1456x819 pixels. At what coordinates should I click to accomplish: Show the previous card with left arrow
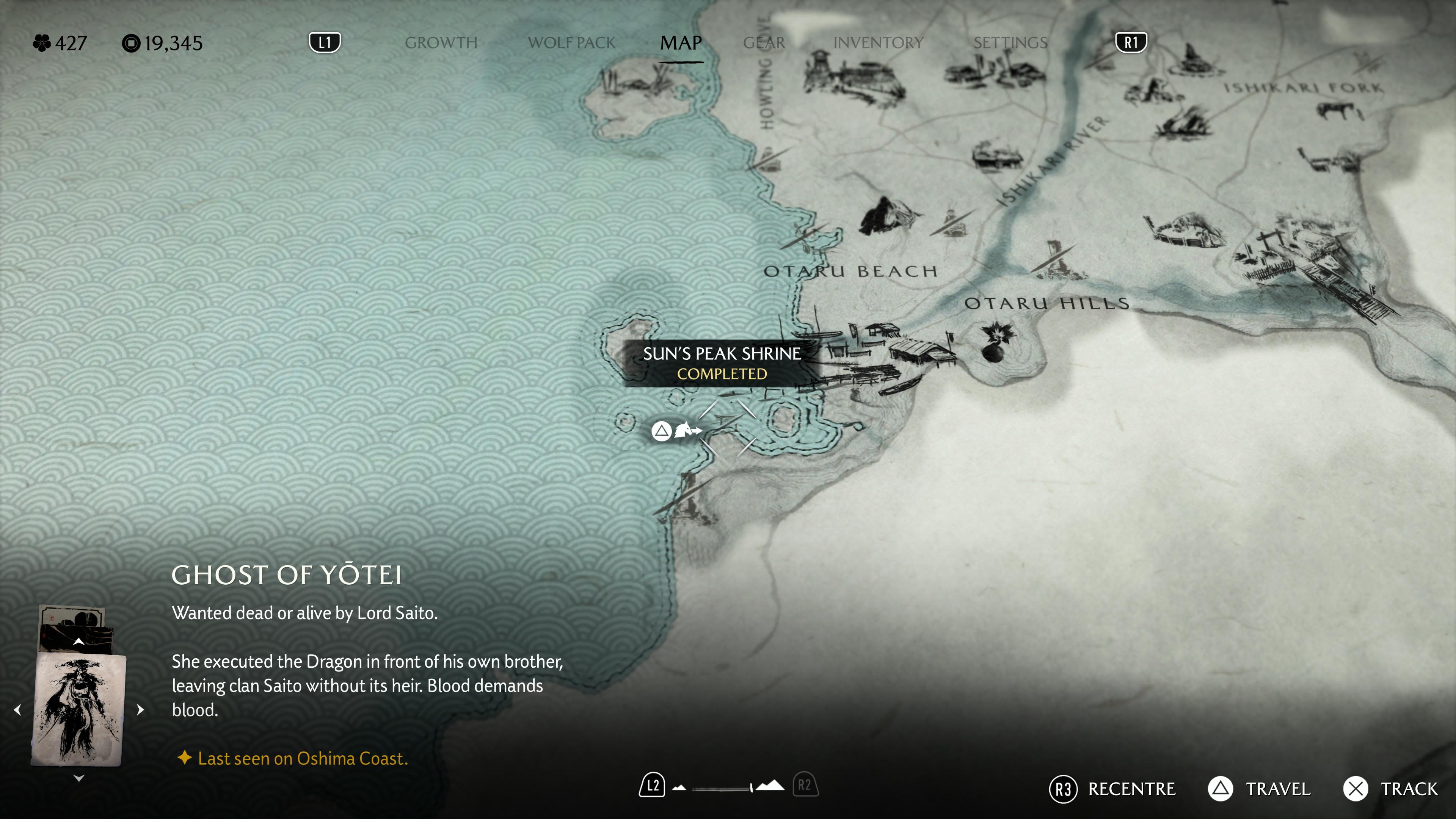17,709
